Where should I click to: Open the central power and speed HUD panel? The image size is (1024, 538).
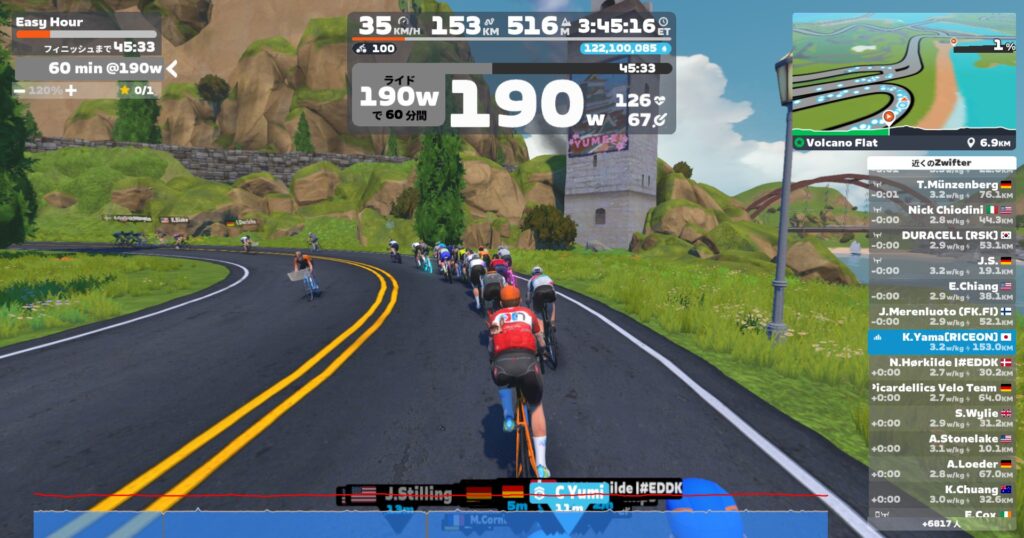point(511,74)
